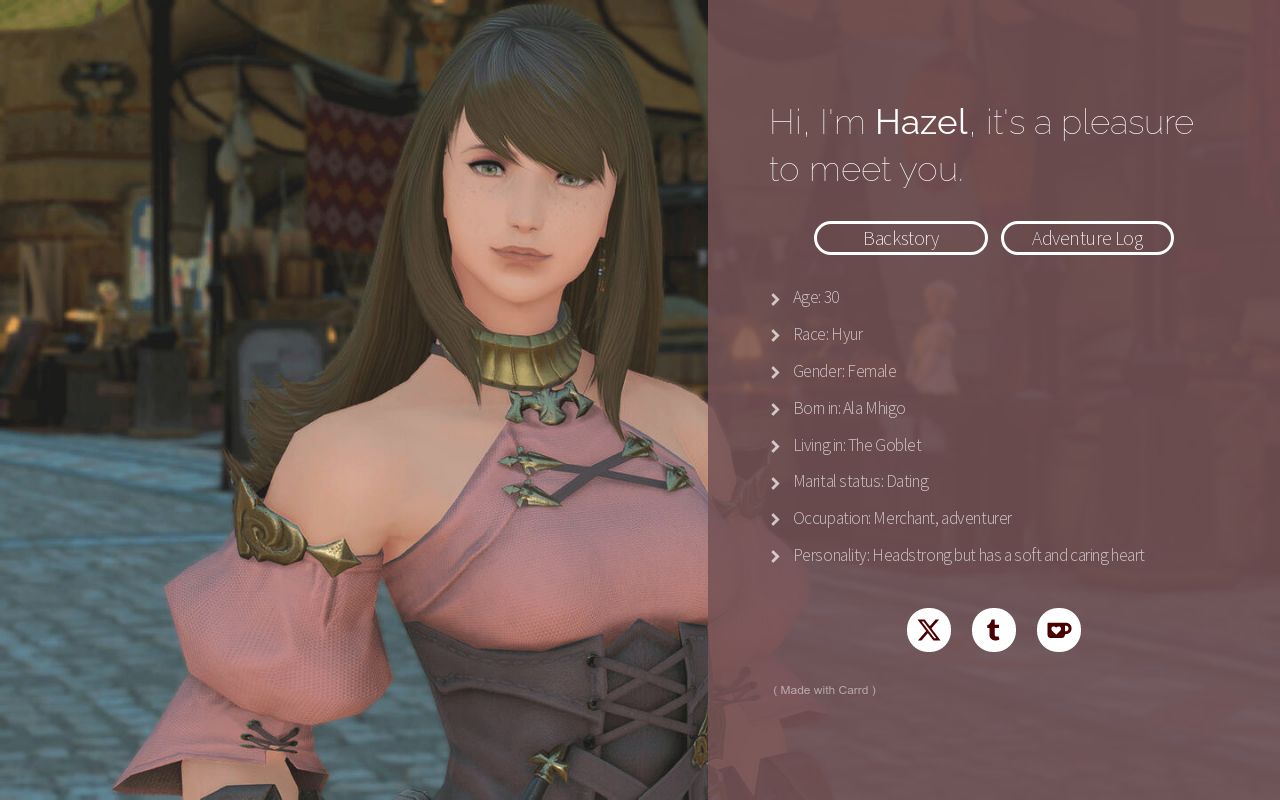Viewport: 1280px width, 800px height.
Task: Open the Adventure Log page
Action: click(x=1087, y=238)
